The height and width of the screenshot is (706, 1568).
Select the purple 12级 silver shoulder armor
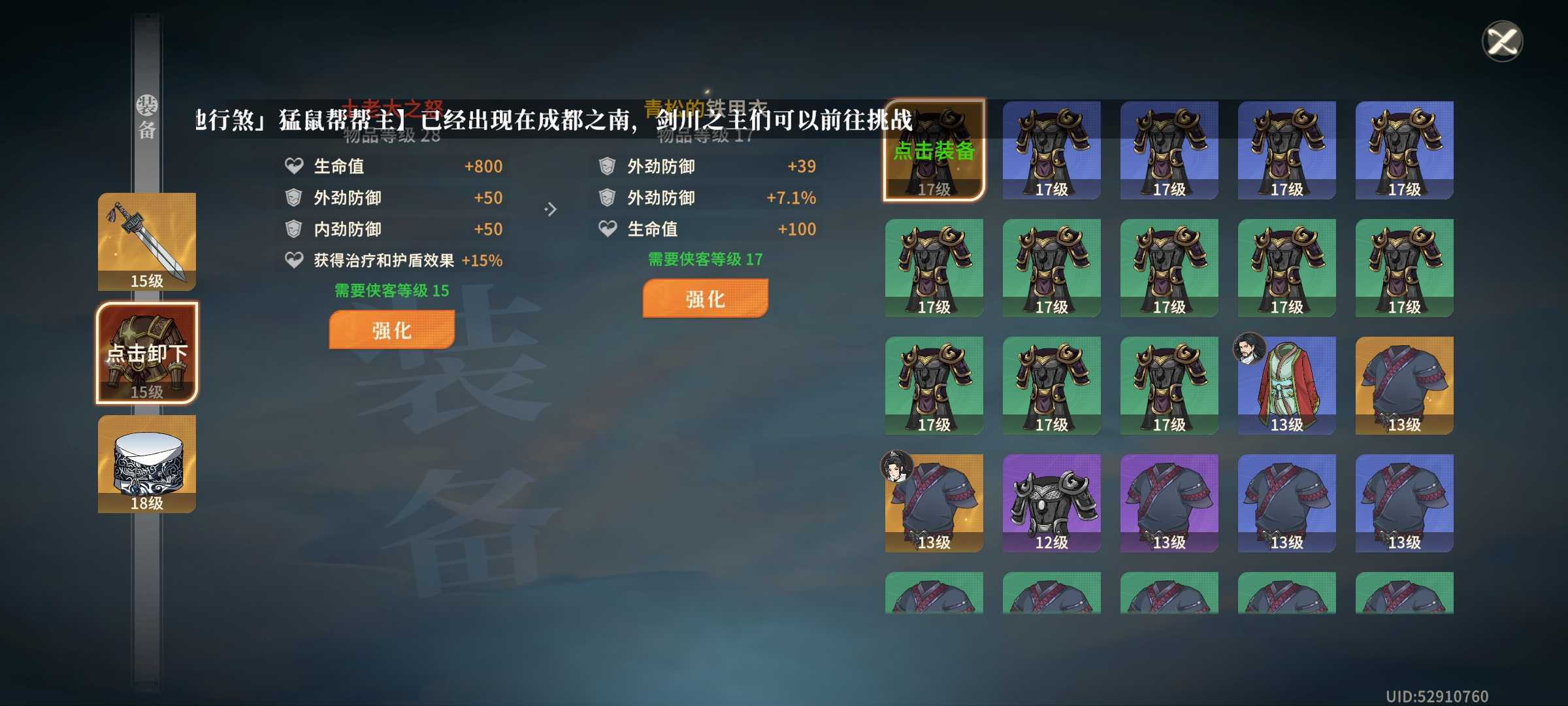(1052, 503)
